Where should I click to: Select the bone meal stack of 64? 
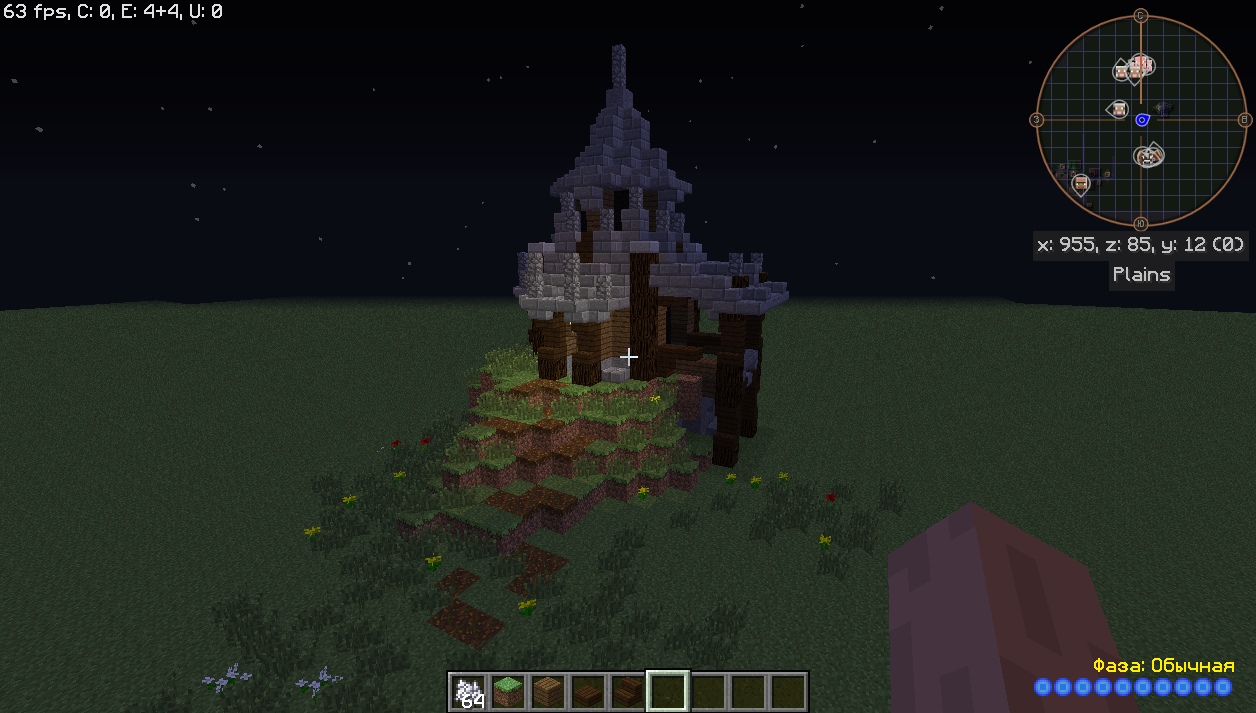(467, 691)
